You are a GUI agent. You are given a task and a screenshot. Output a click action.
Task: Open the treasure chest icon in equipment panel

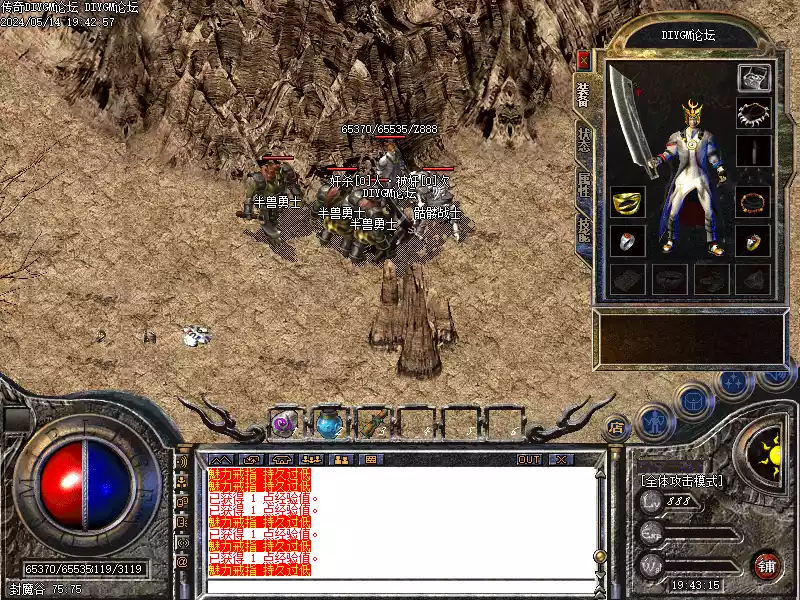tap(752, 77)
